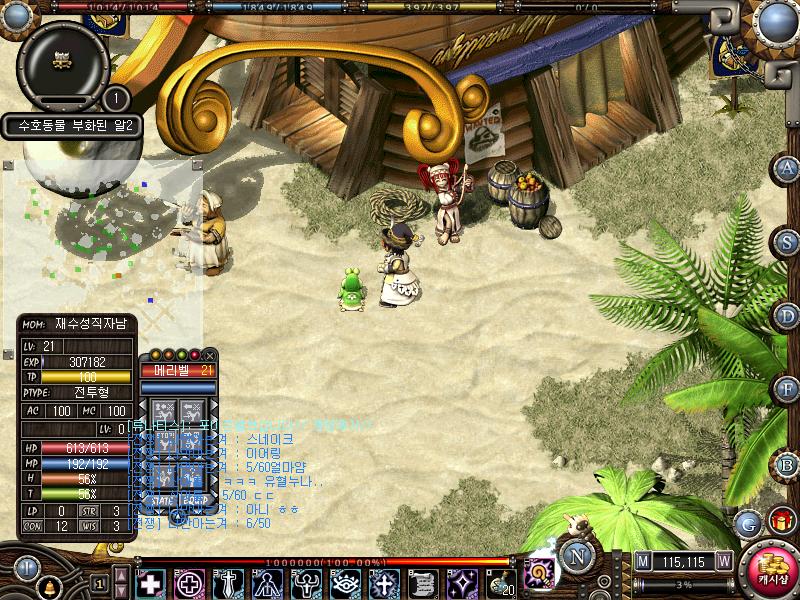Click the round A button on right edge
800x600 pixels.
pos(788,168)
